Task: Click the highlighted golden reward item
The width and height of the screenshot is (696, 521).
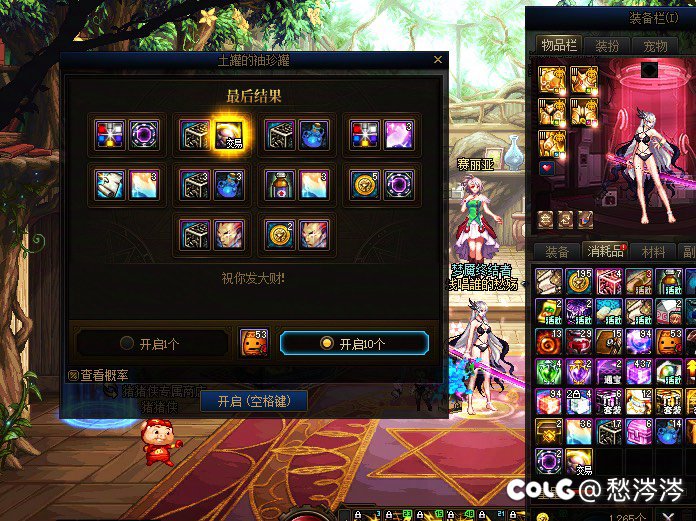Action: tap(231, 135)
